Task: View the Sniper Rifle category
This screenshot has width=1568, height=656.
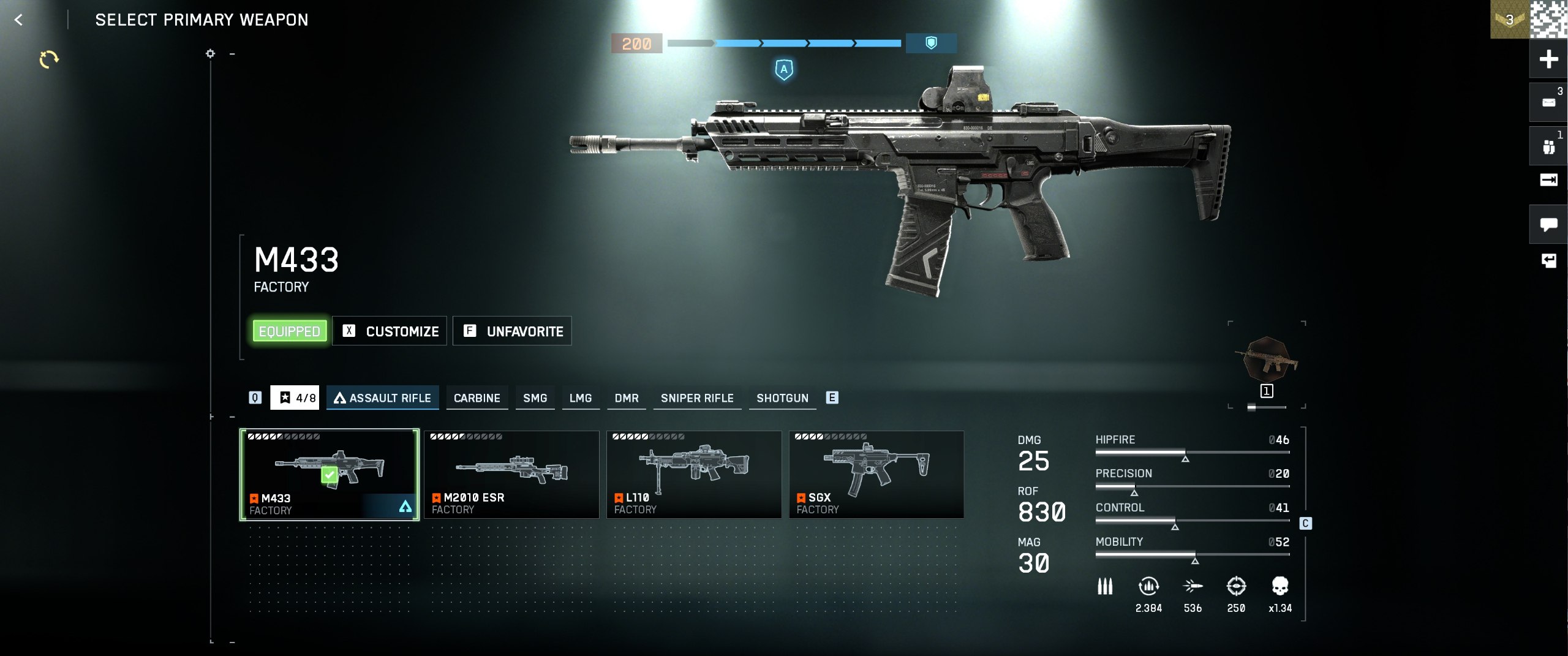Action: tap(696, 398)
